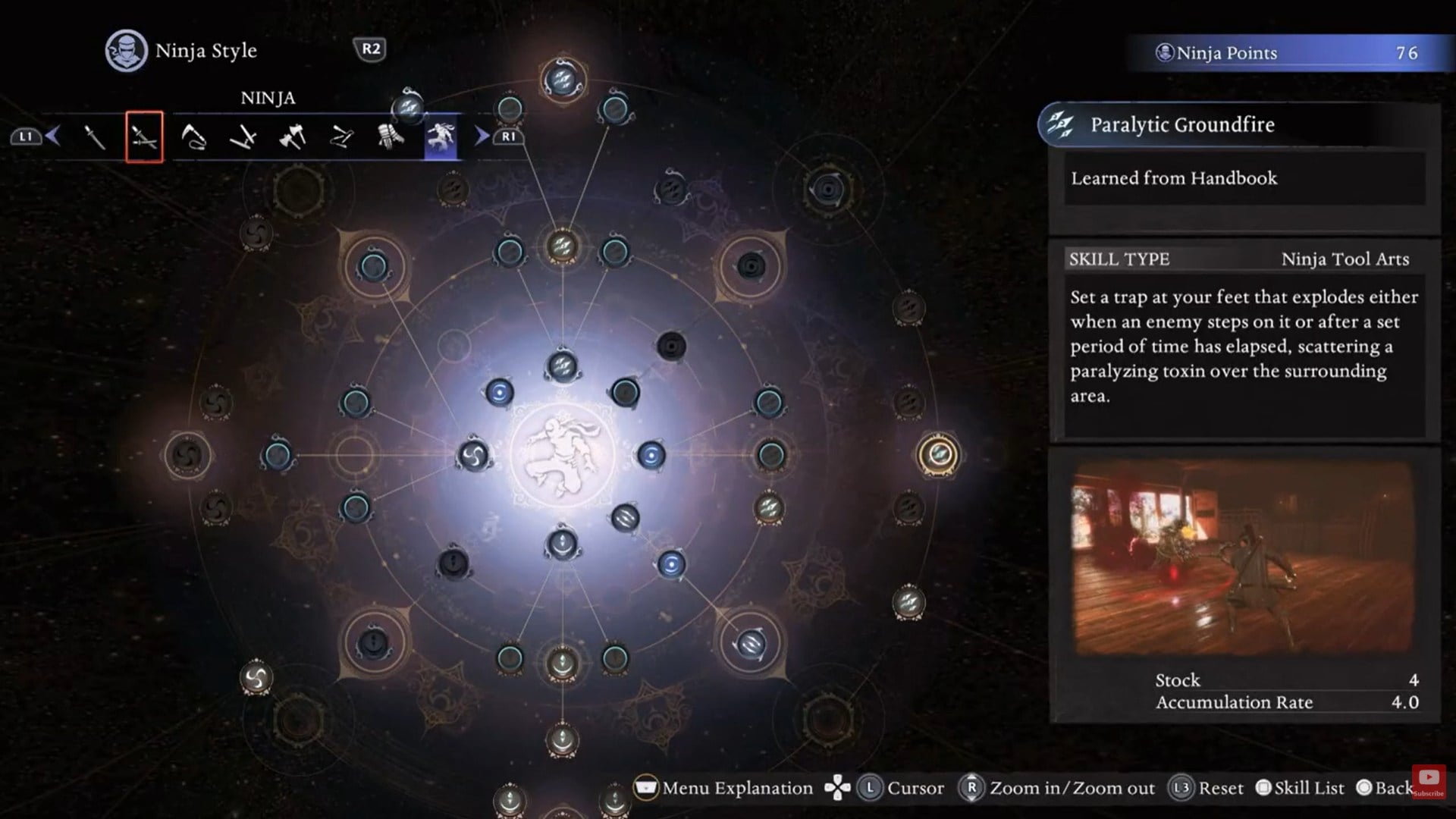
Task: Select the gold-ringed Paralytic Groundfire skill node
Action: point(939,454)
